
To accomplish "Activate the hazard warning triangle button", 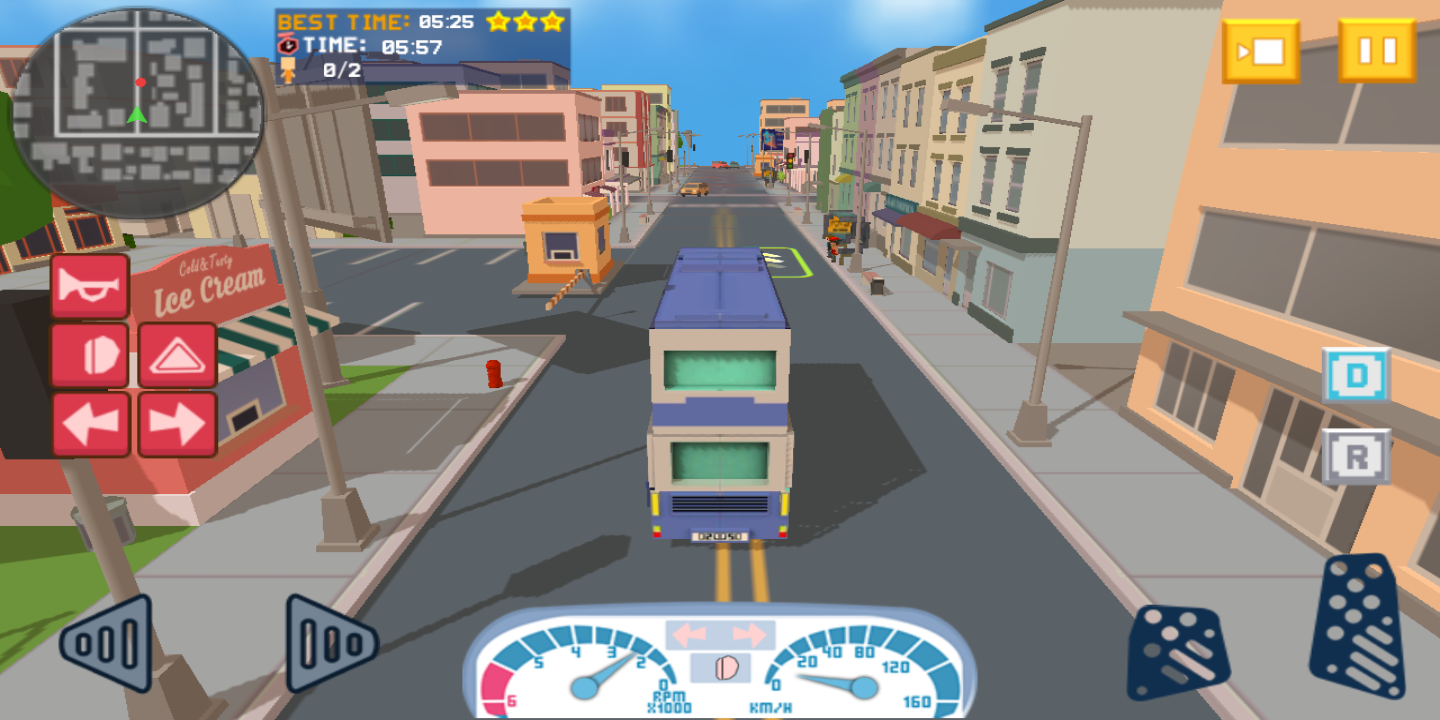I will 177,355.
